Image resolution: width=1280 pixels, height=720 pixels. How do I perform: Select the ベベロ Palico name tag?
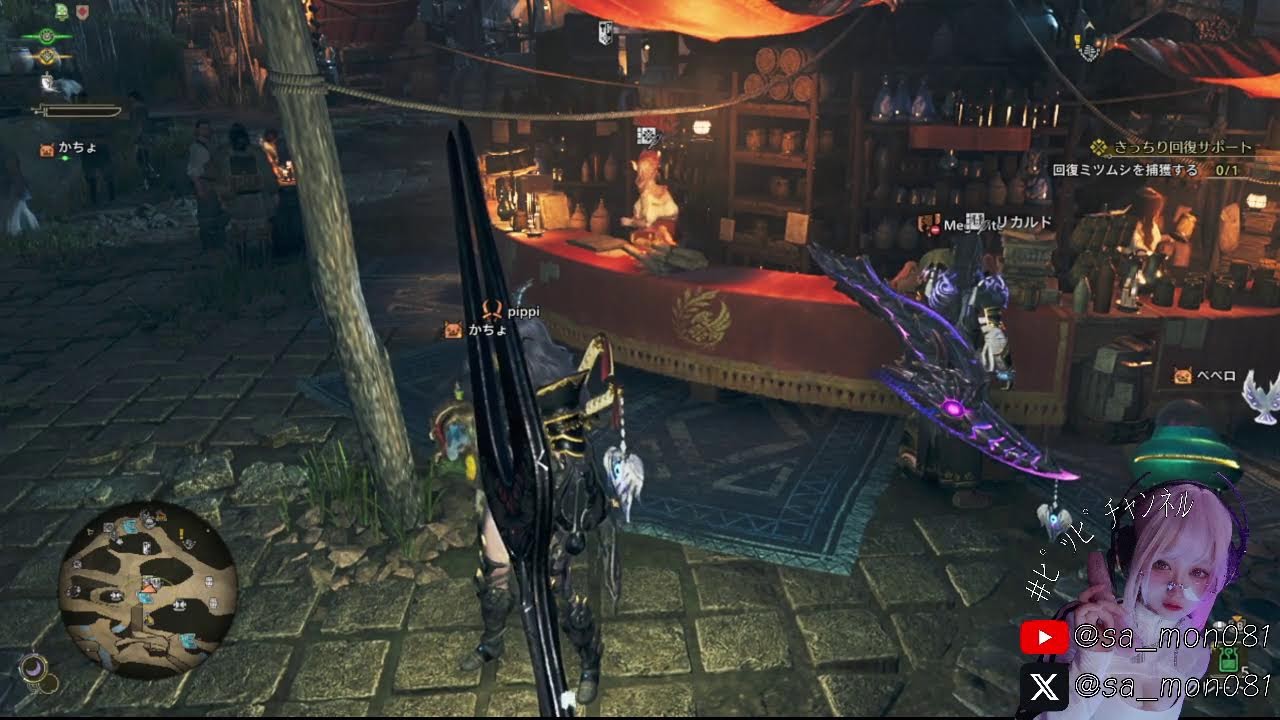coord(1217,376)
